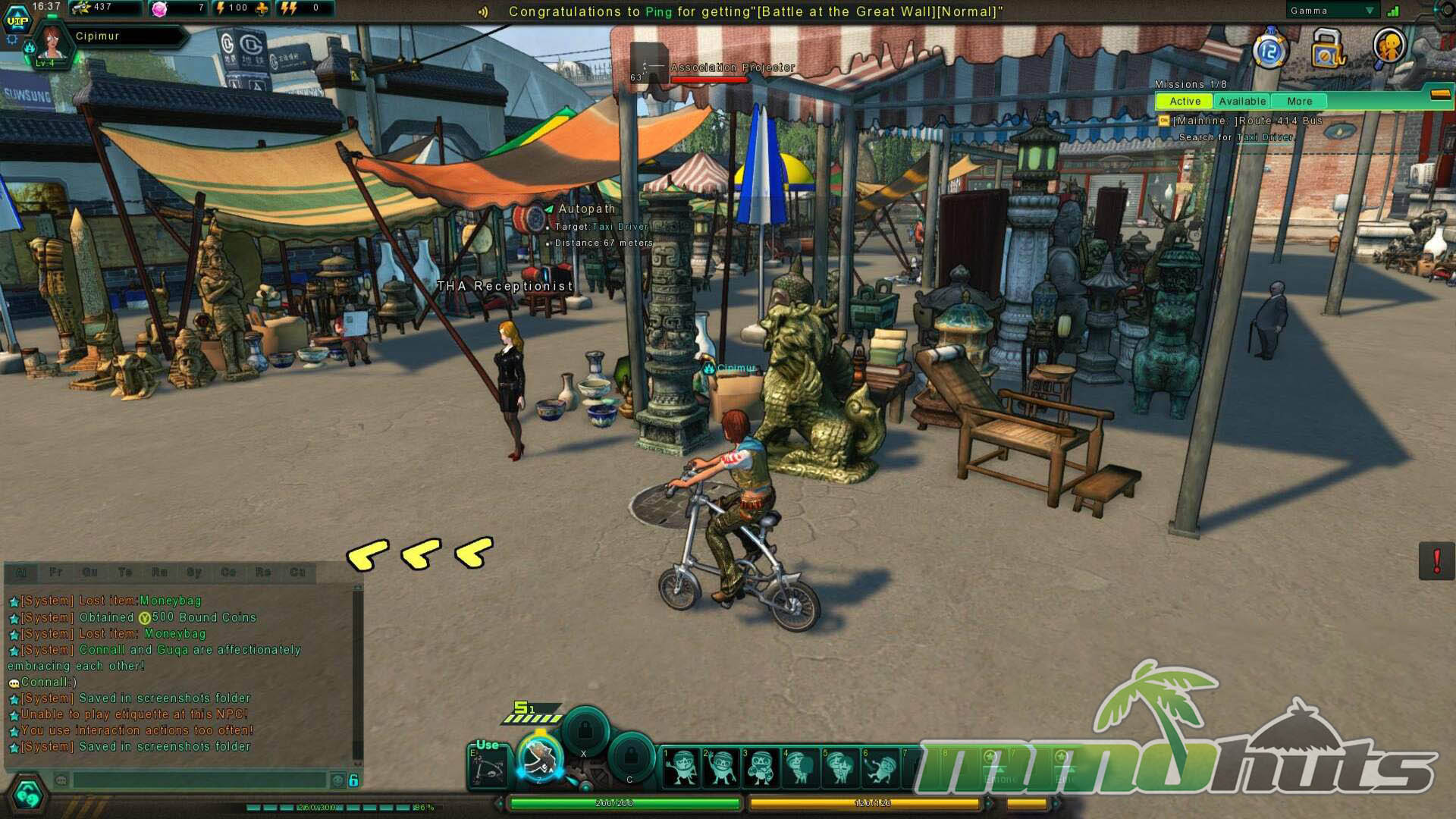Click Cipimur's character portrait
Image resolution: width=1456 pixels, height=819 pixels.
52,43
